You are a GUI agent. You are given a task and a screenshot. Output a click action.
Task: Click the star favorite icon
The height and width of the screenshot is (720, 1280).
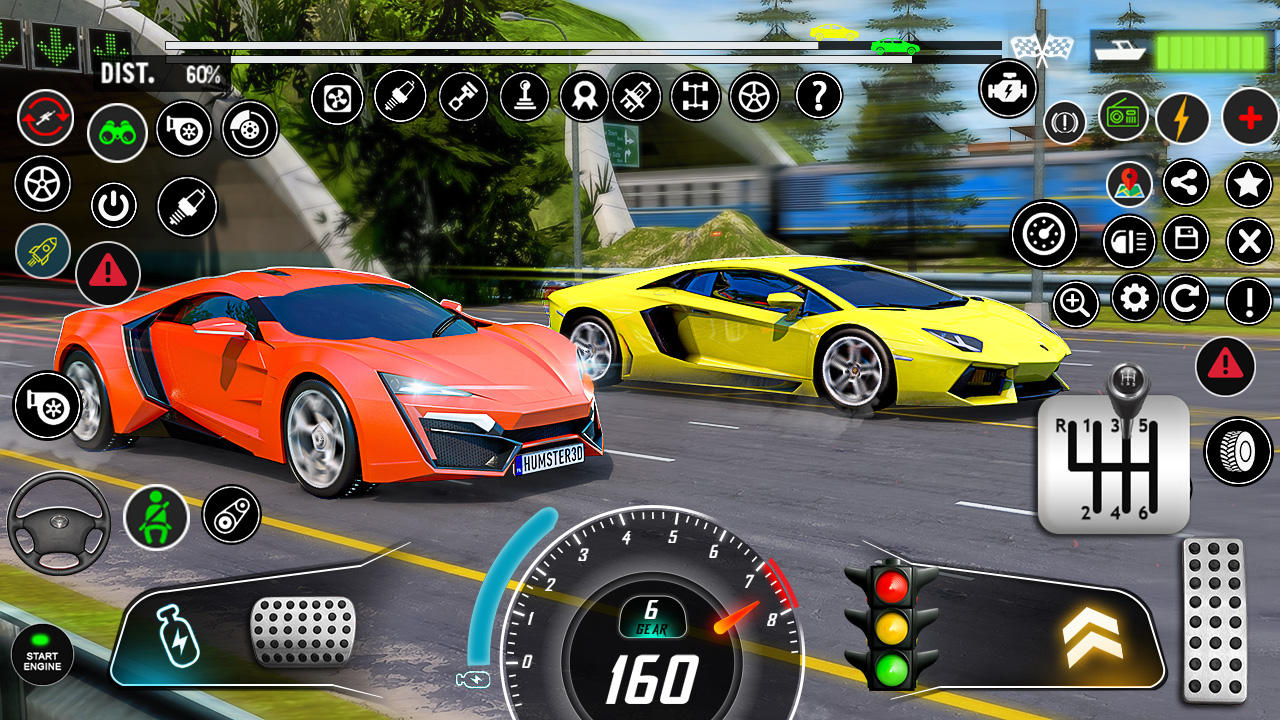tap(1248, 183)
